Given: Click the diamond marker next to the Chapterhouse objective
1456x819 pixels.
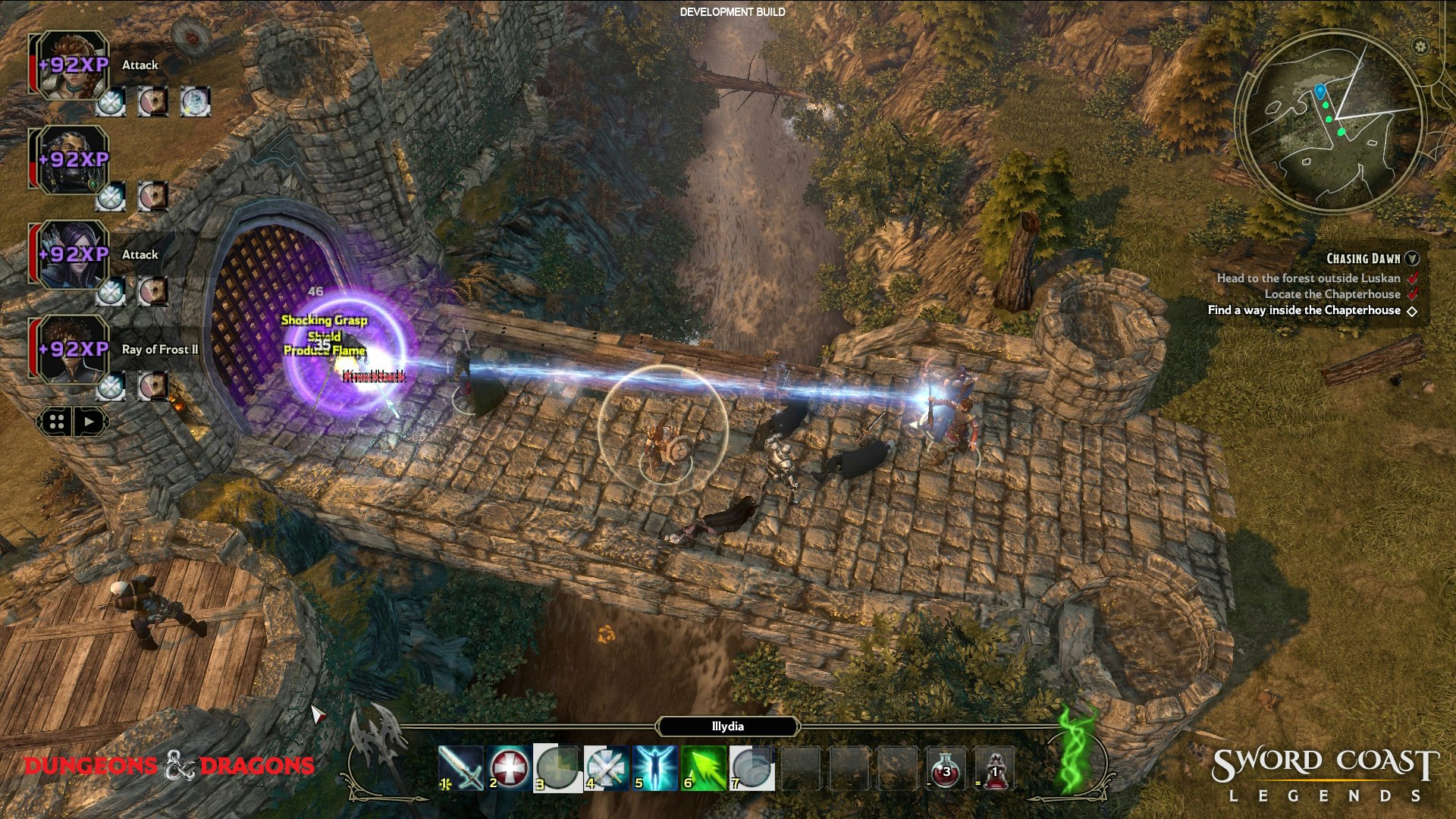Looking at the screenshot, I should [x=1412, y=310].
